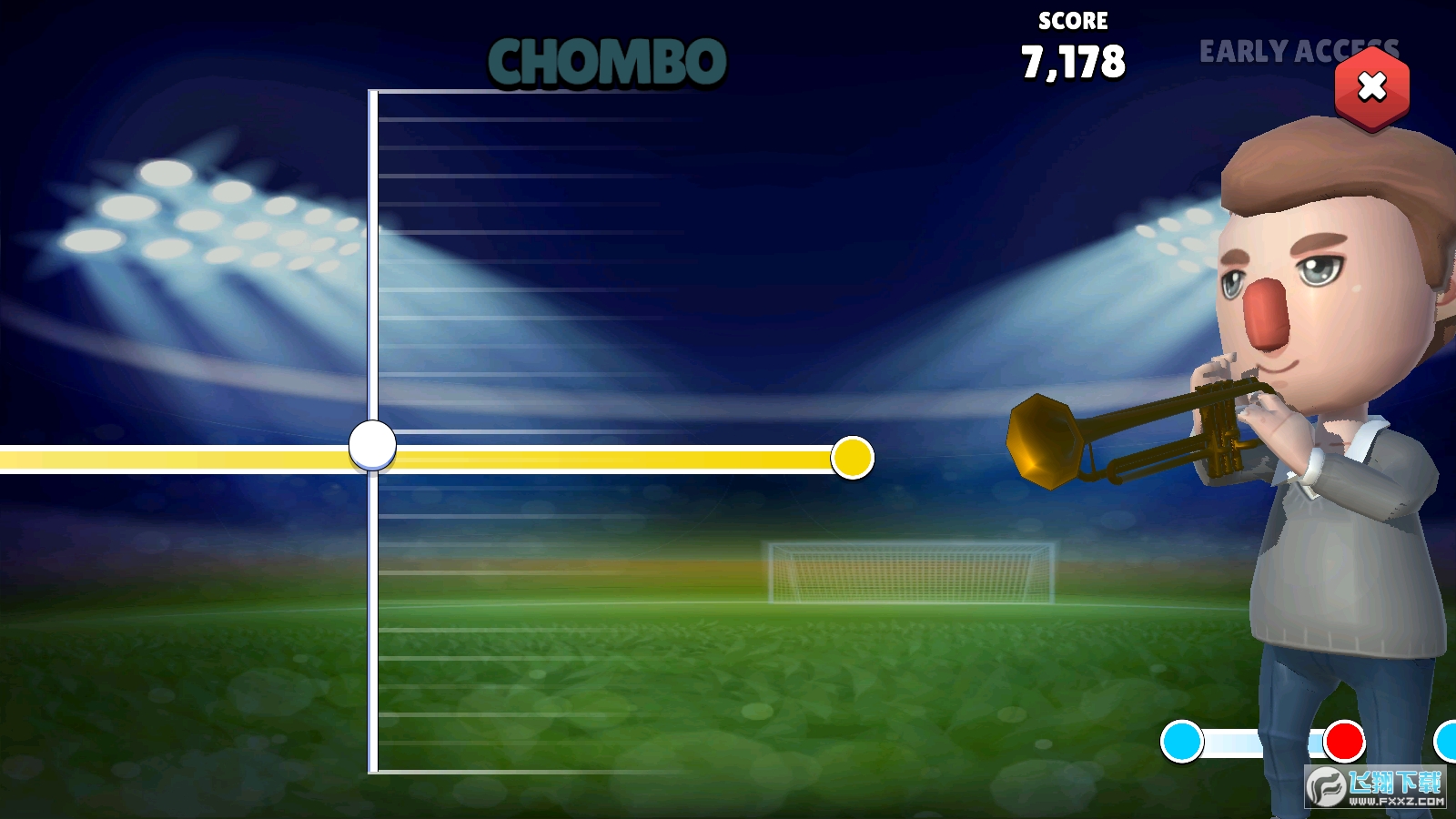Click the CHOMBO song title

click(x=608, y=62)
